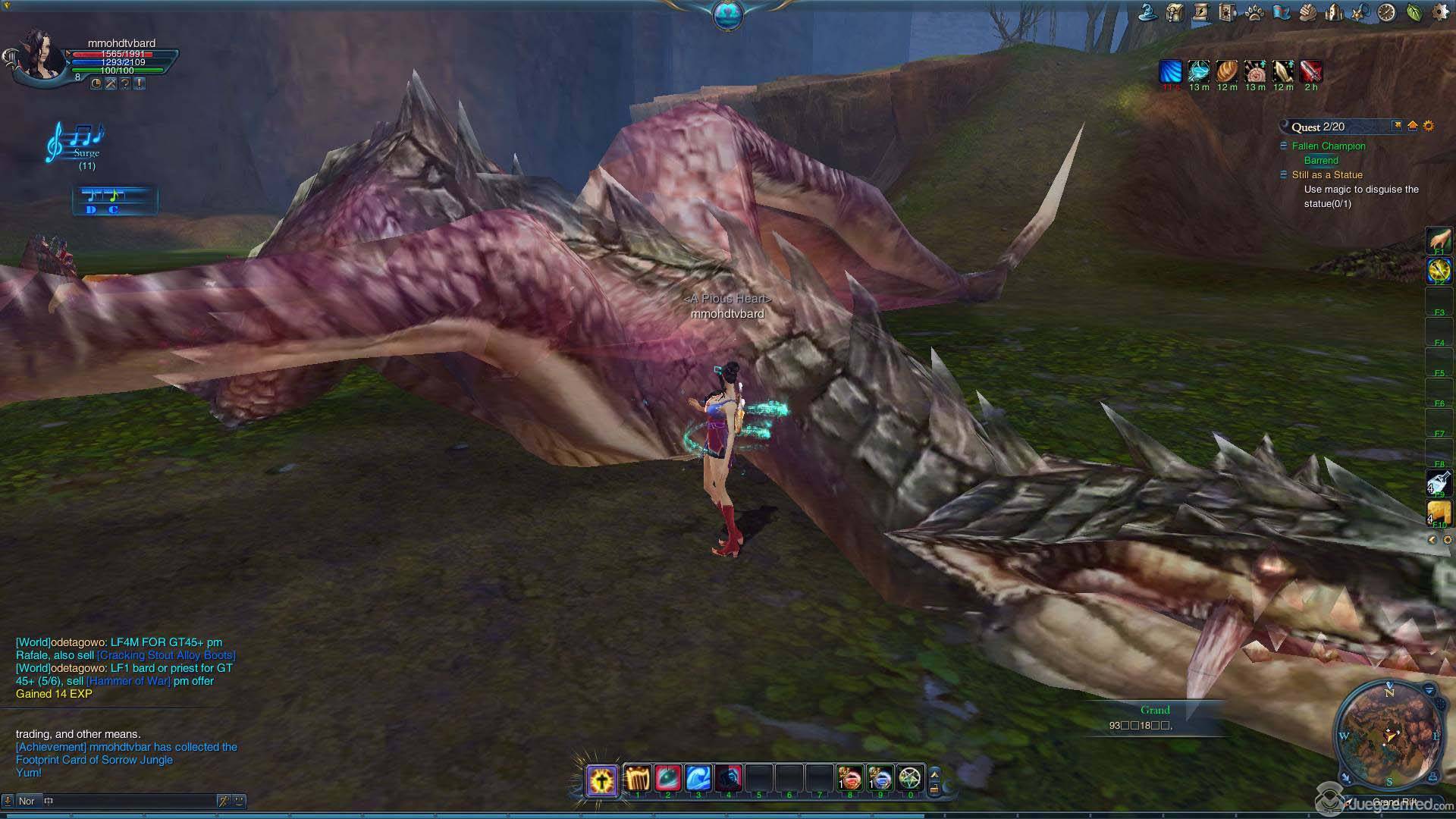Click the chat input field
Image resolution: width=1456 pixels, height=819 pixels.
pos(129,801)
